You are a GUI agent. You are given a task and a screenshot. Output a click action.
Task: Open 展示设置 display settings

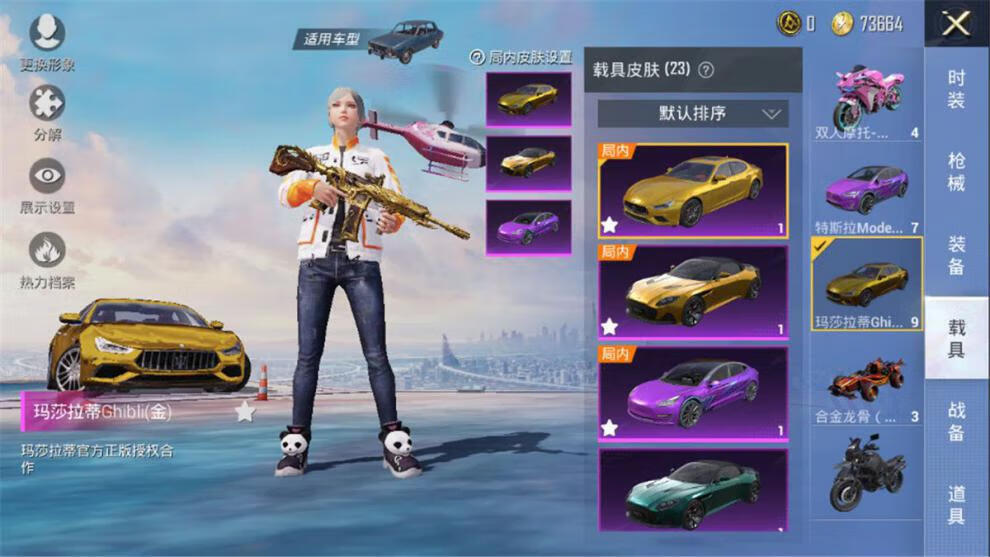47,177
